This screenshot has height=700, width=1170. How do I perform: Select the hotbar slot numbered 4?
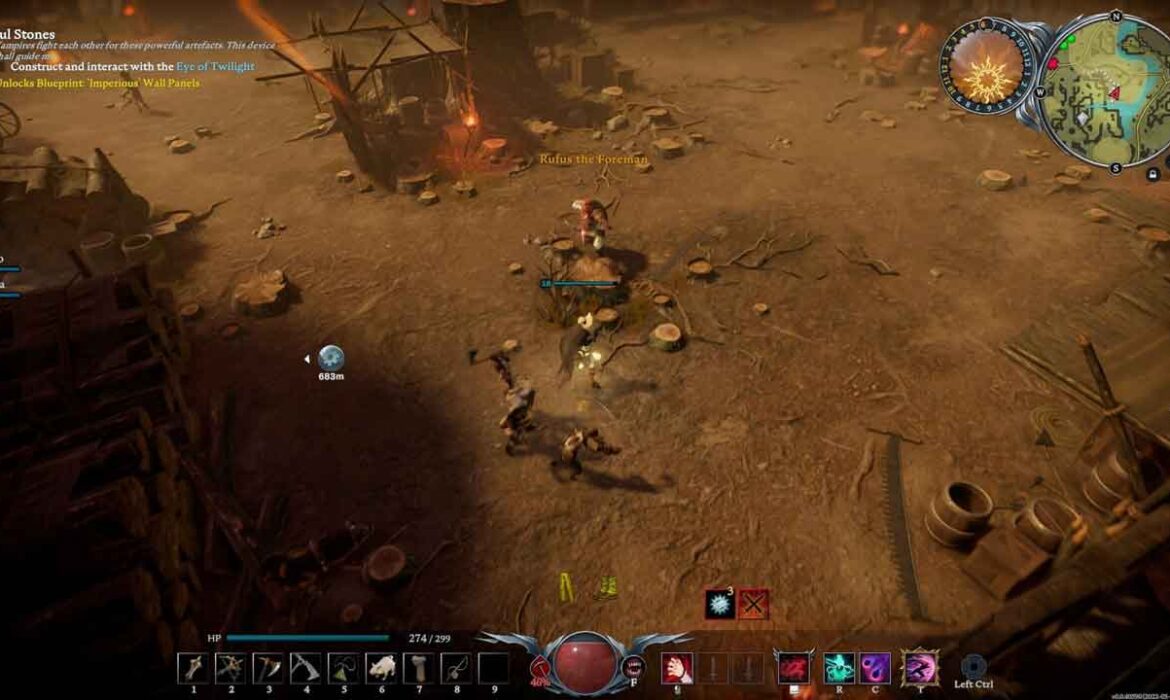click(305, 667)
